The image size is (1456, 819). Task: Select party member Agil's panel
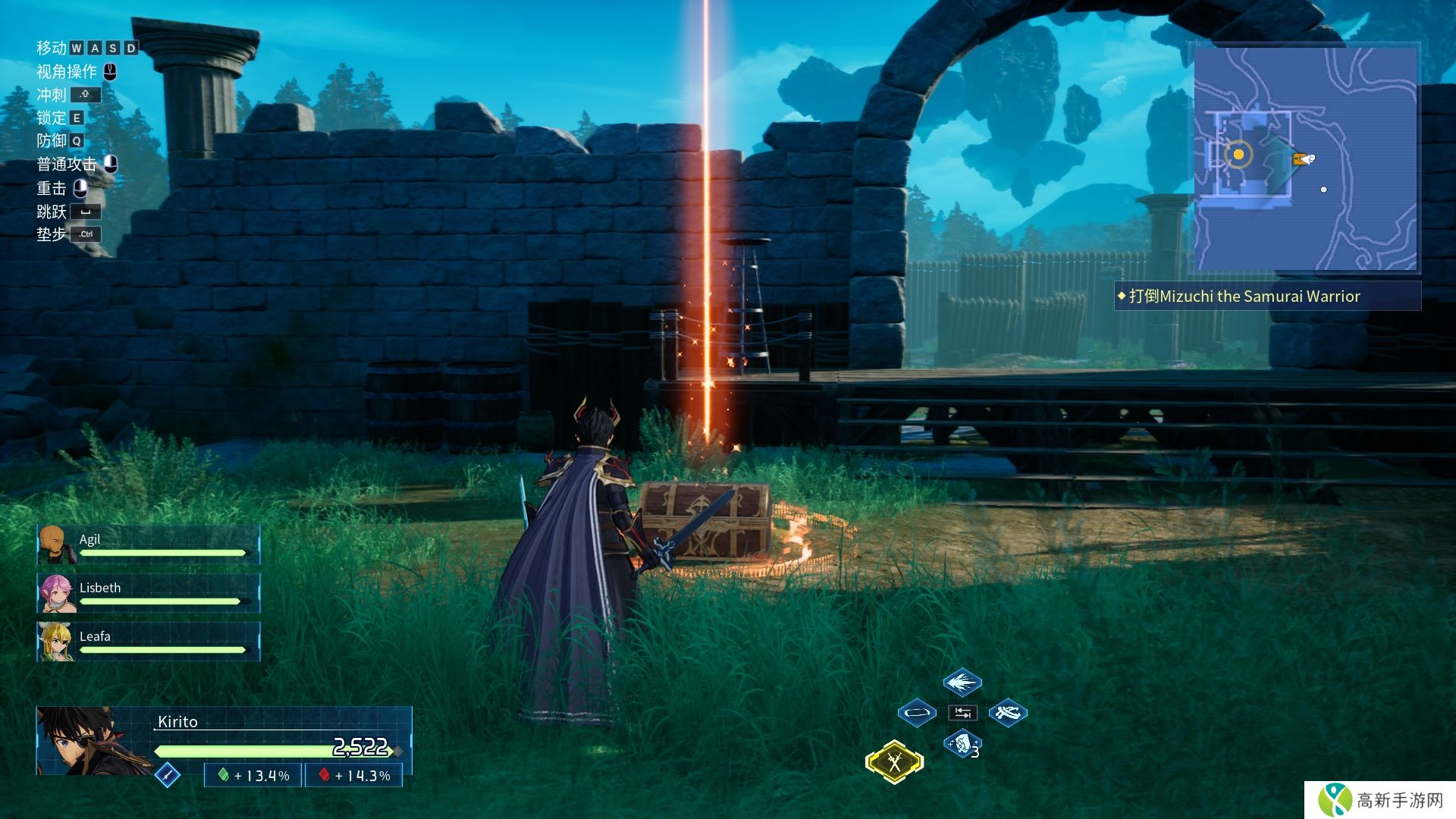[x=149, y=544]
